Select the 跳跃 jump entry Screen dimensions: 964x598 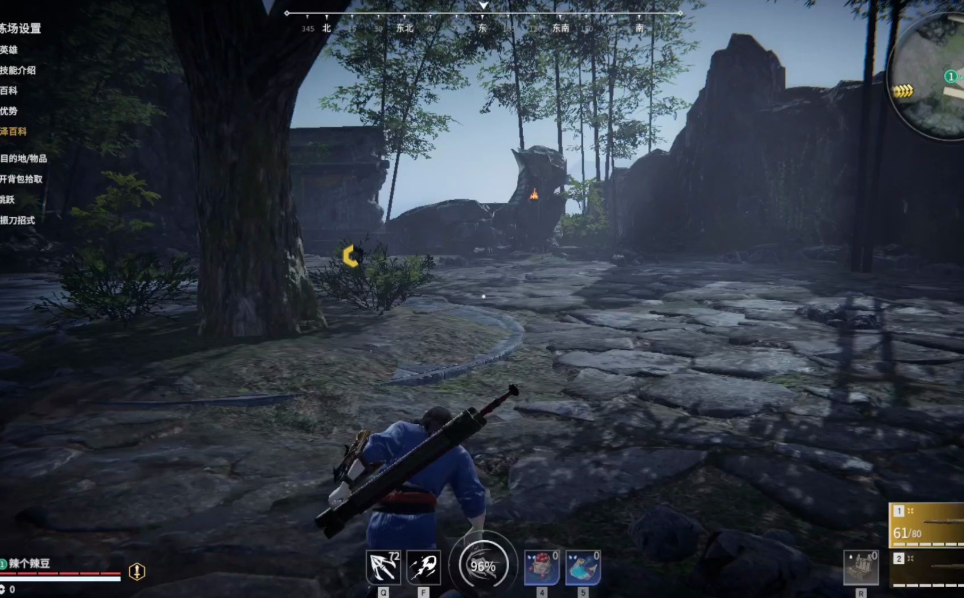(x=8, y=199)
